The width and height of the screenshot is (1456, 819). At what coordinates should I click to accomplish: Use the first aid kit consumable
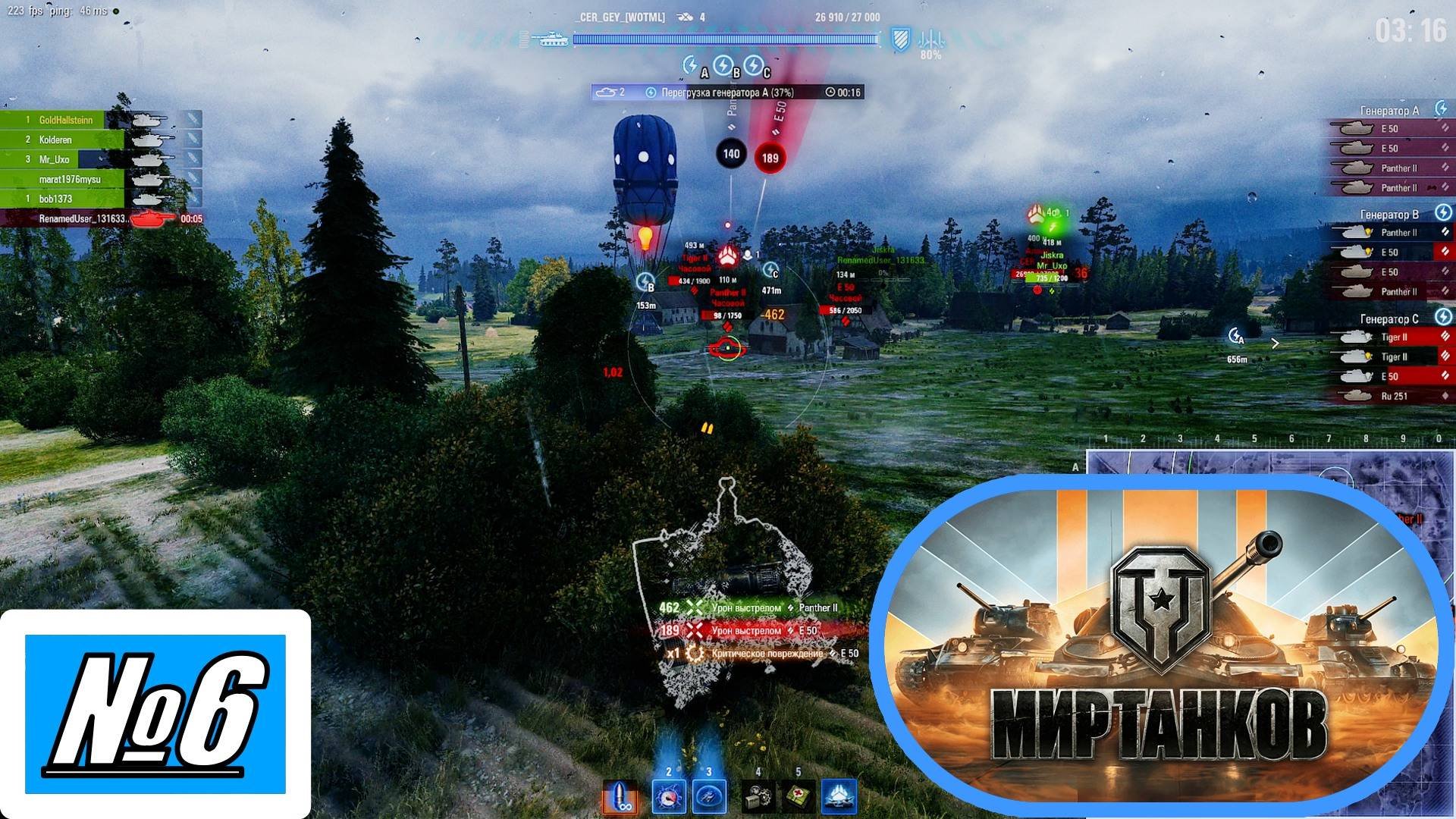tap(798, 797)
